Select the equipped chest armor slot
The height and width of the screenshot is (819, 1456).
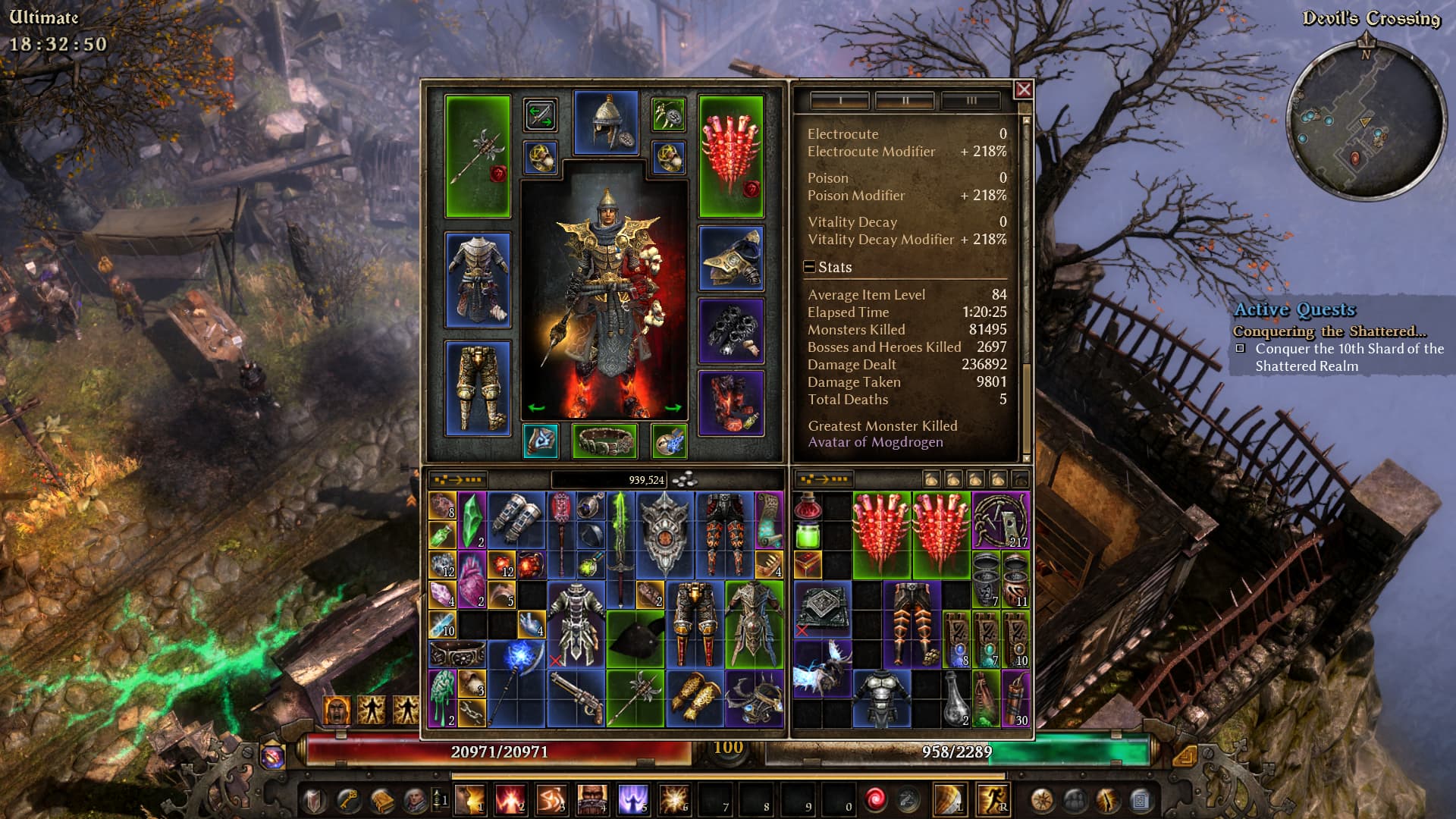coord(478,280)
